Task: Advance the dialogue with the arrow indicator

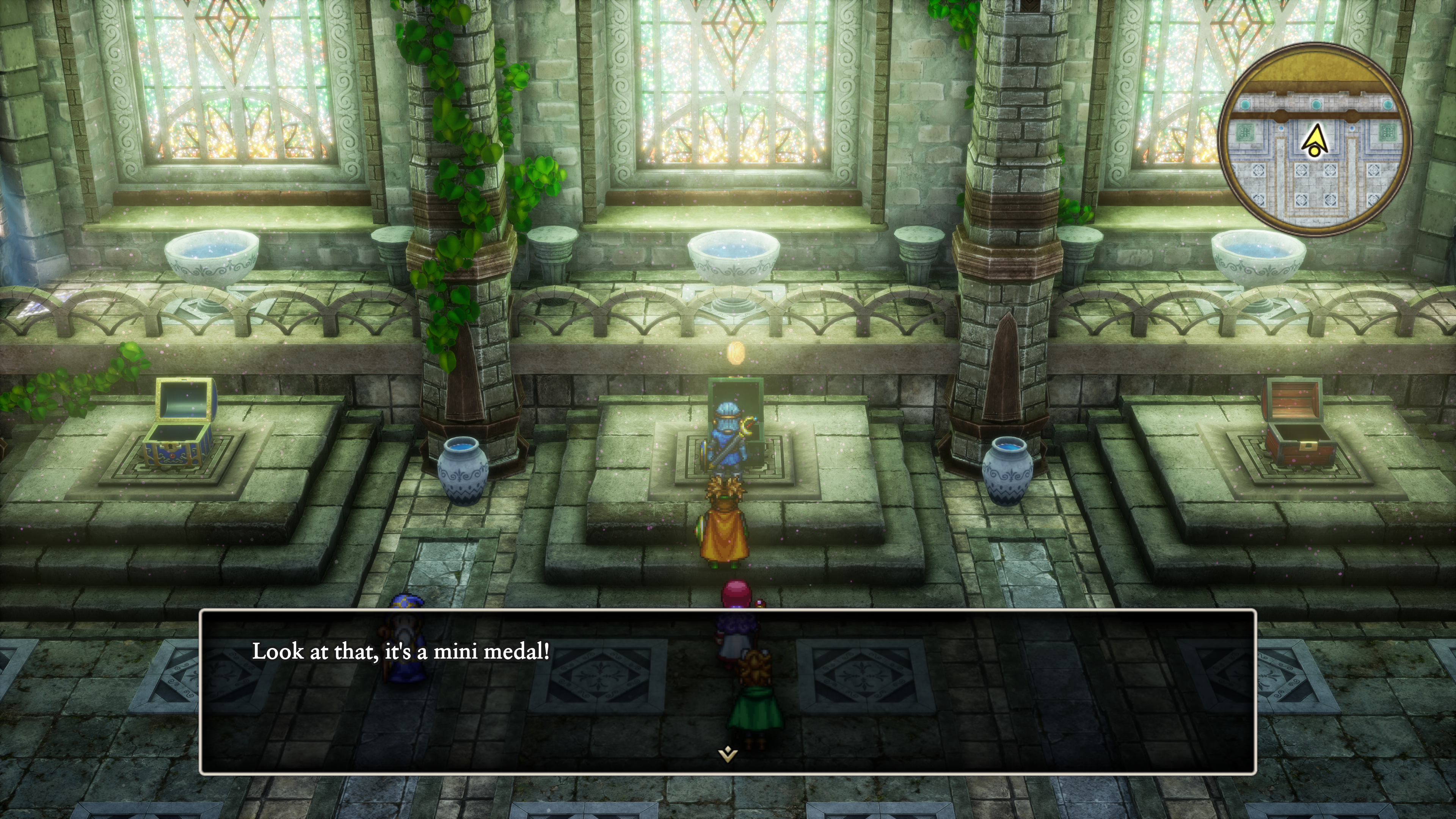Action: click(x=728, y=753)
